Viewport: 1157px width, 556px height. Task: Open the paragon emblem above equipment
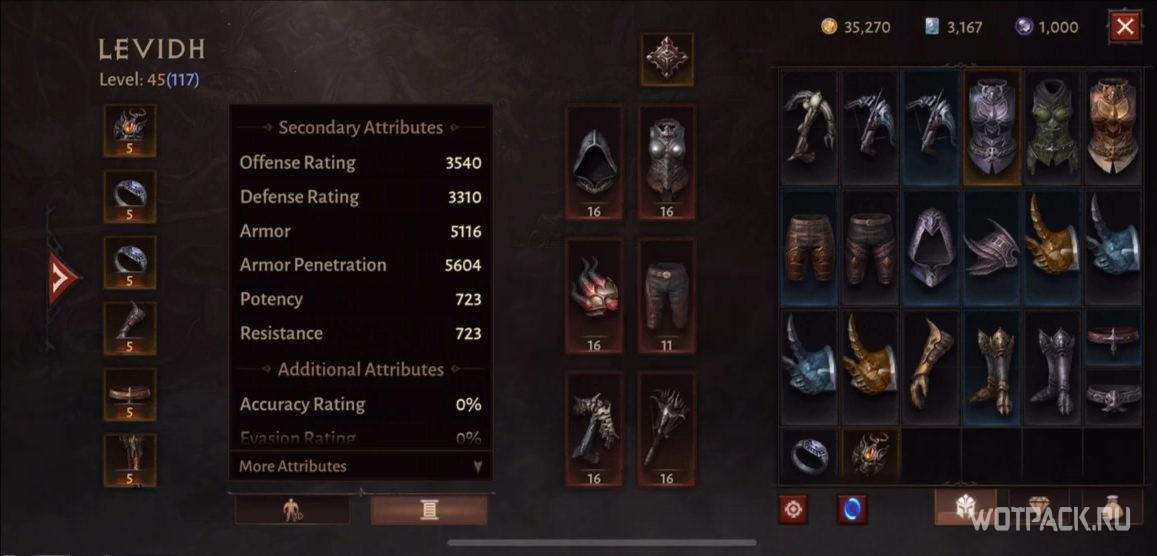point(666,60)
